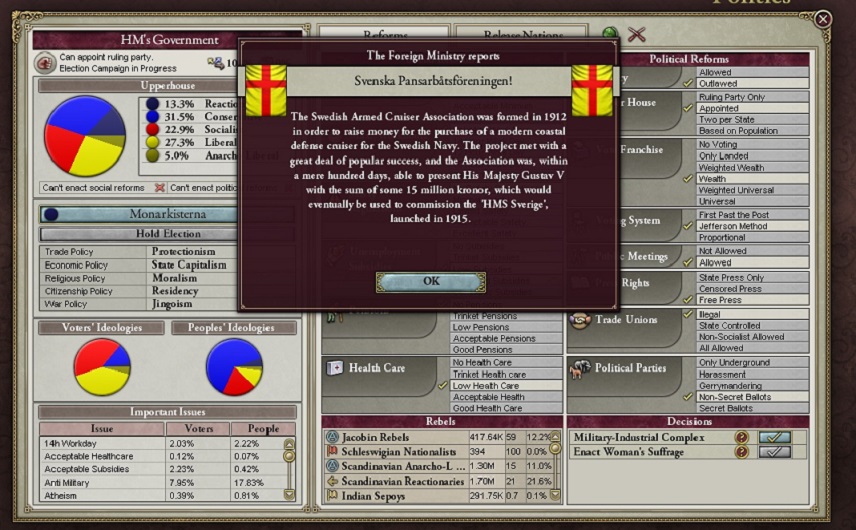Select the Indian Sepoys rebel row
Viewport: 856px width, 530px height.
[x=396, y=495]
